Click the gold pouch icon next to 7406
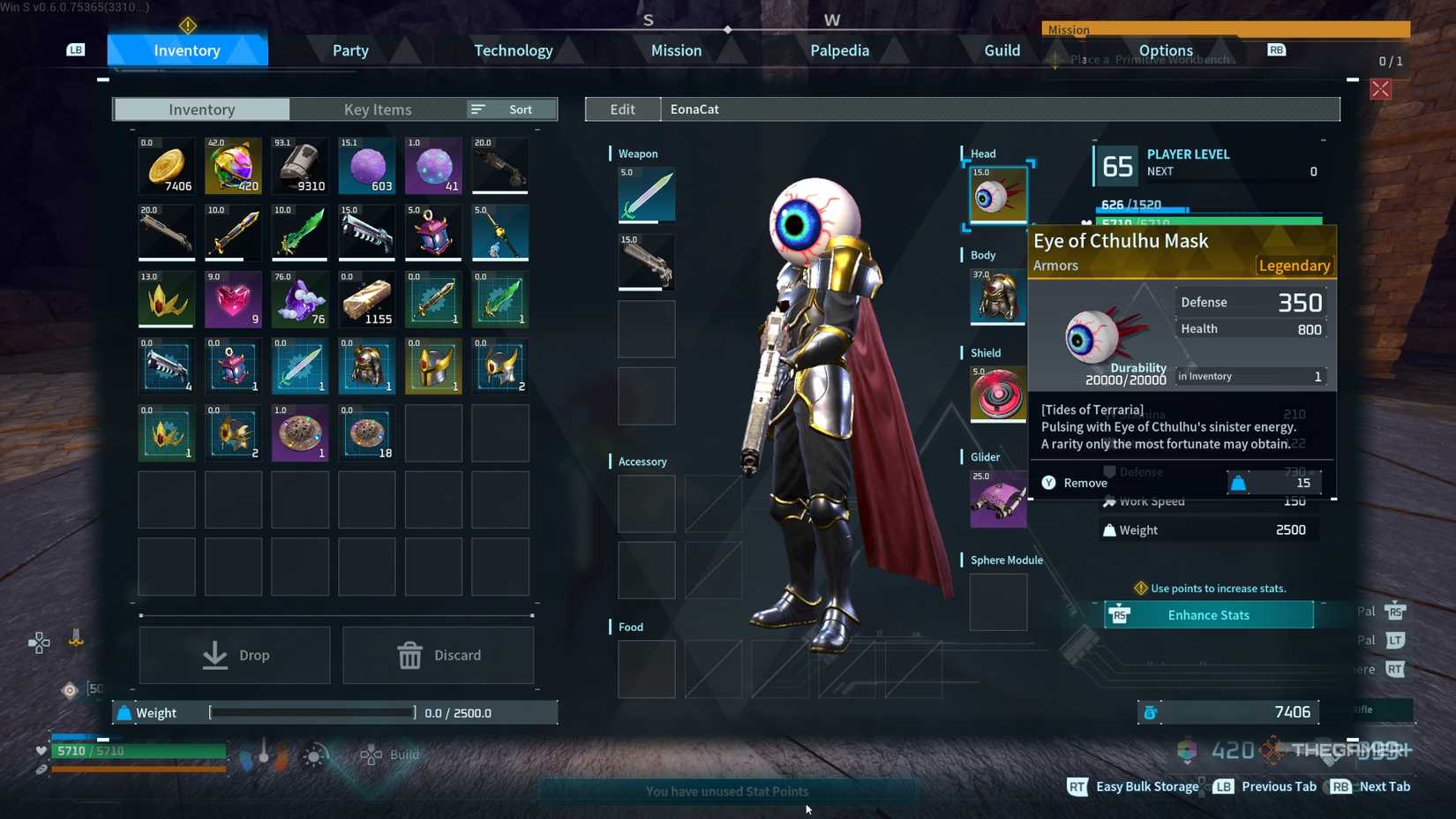 coord(1151,711)
